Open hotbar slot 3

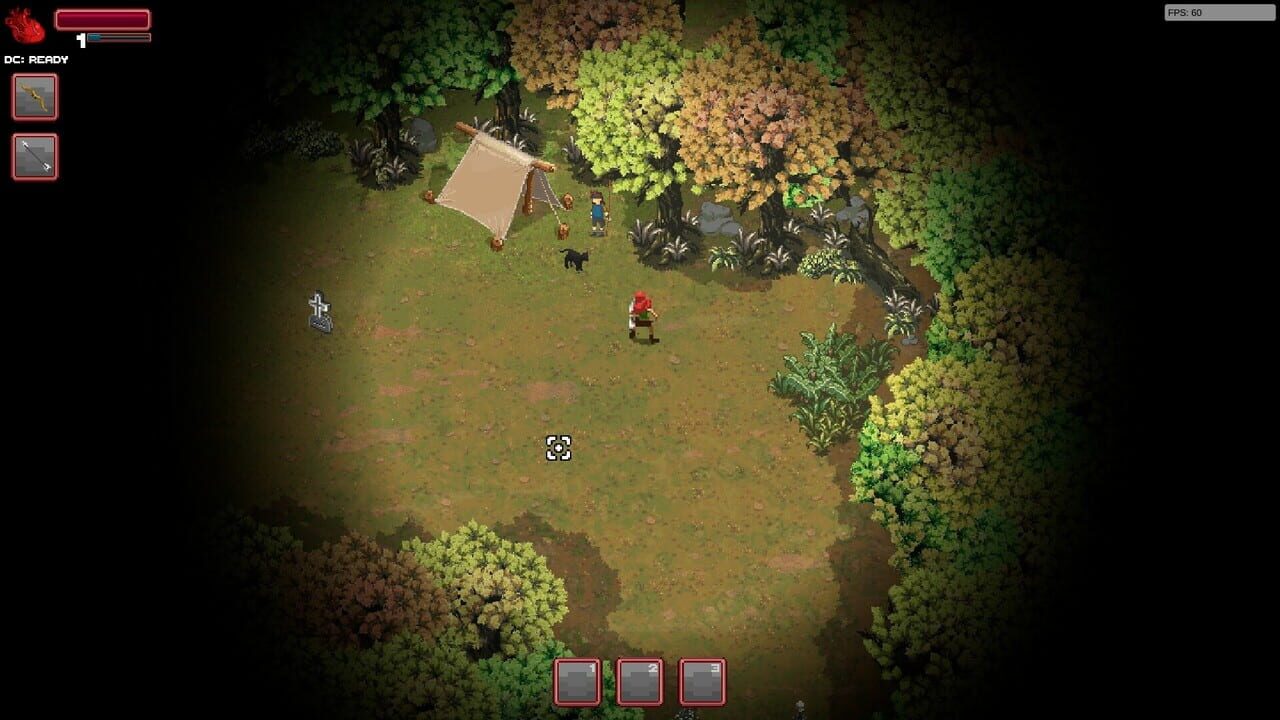702,684
